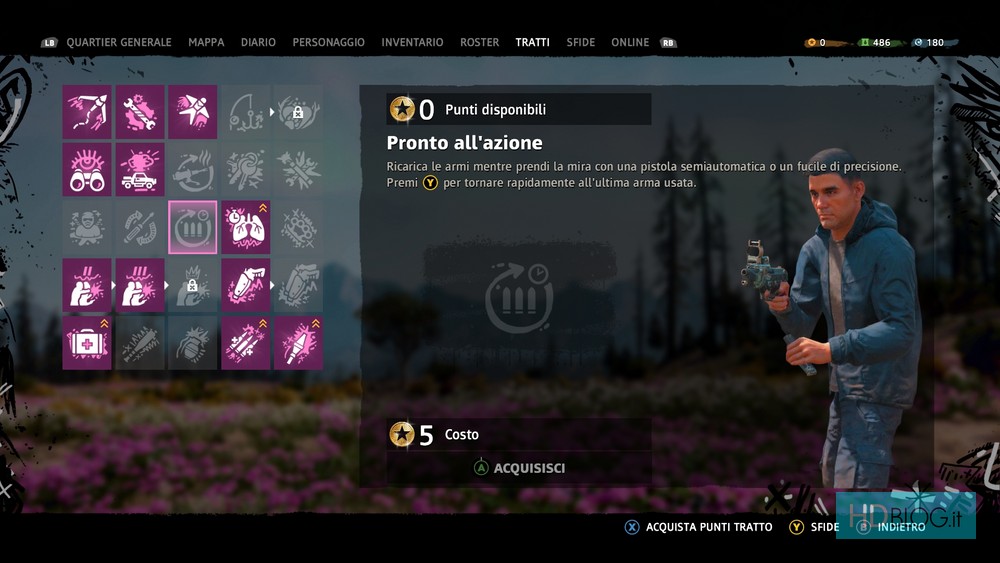Select the binoculars perk icon
This screenshot has width=1000, height=563.
coord(87,169)
